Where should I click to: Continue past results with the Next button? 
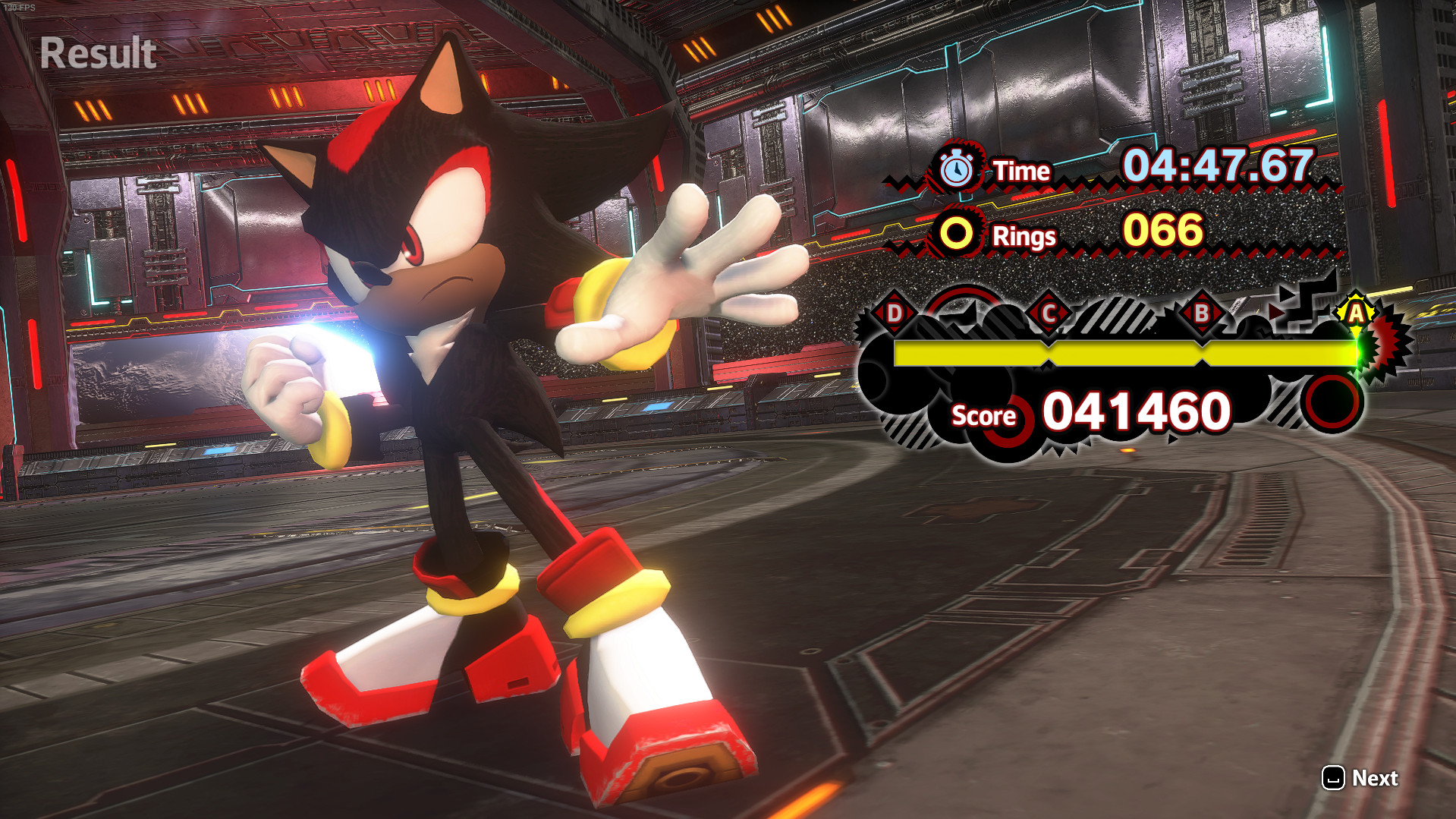point(1360,778)
